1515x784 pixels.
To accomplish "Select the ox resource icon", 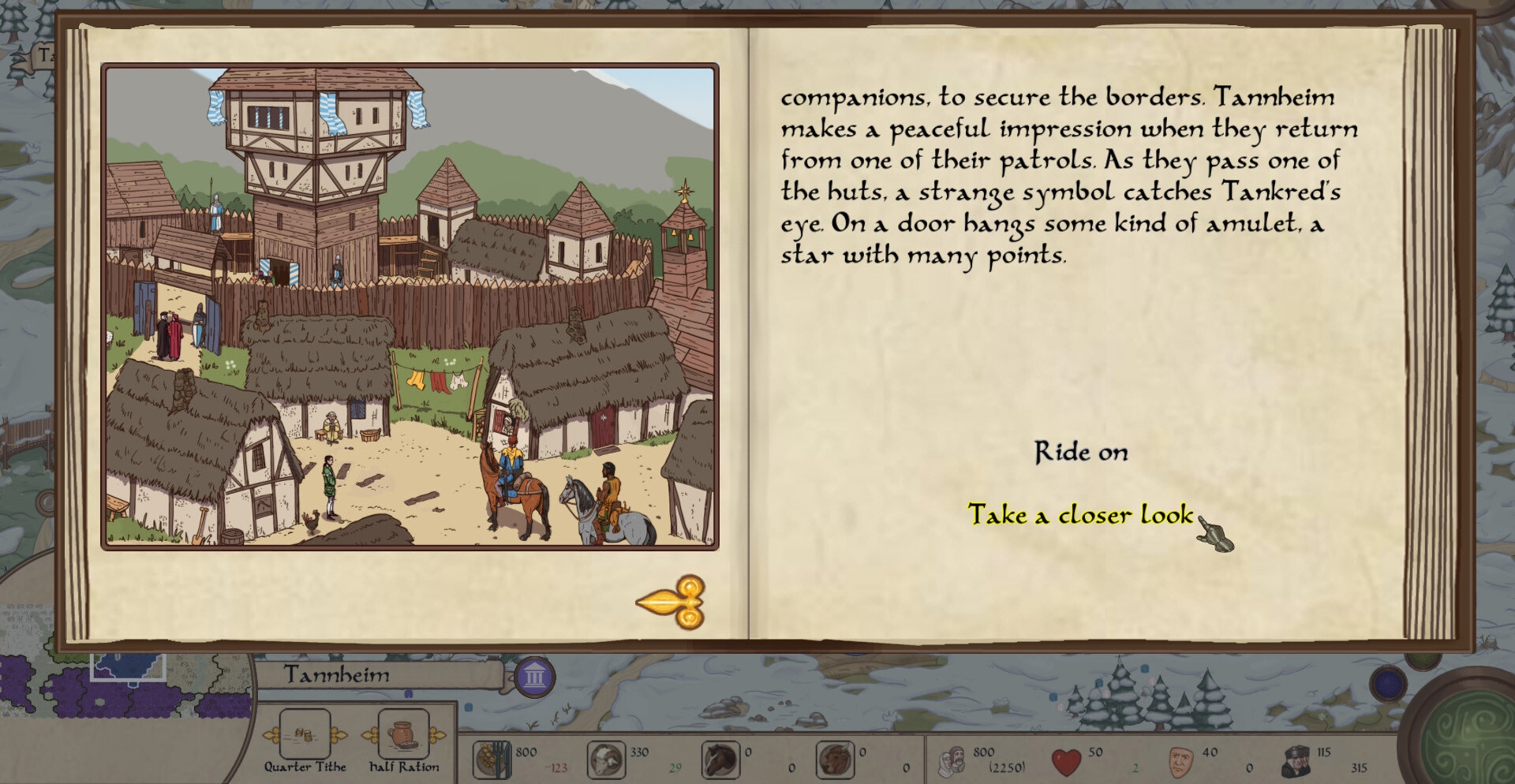I will (834, 760).
